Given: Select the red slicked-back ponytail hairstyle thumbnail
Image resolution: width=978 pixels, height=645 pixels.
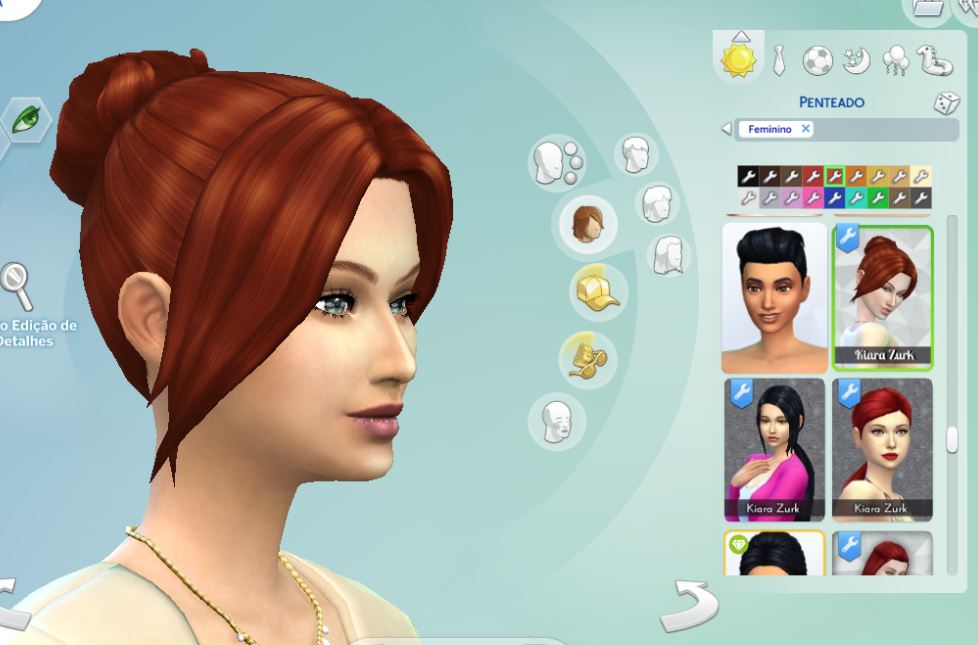Looking at the screenshot, I should click(x=882, y=449).
